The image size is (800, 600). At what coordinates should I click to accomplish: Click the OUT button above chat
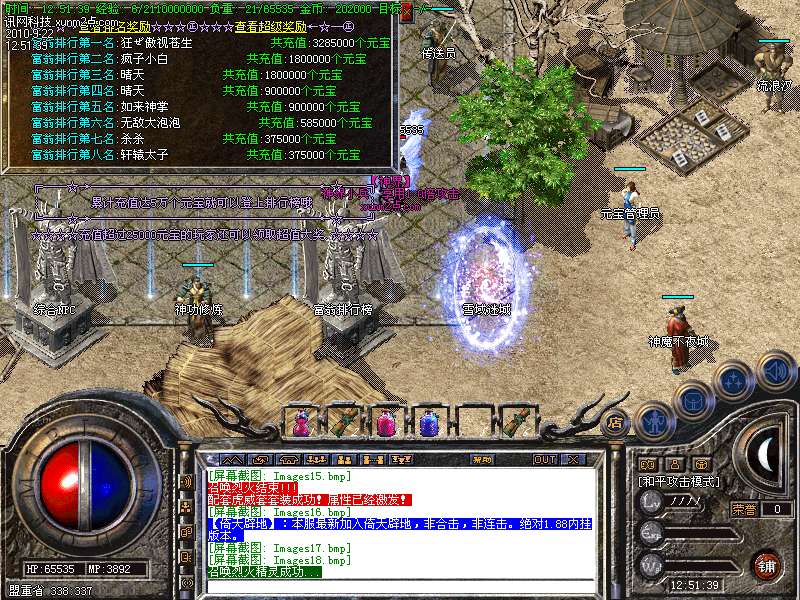pyautogui.click(x=544, y=459)
